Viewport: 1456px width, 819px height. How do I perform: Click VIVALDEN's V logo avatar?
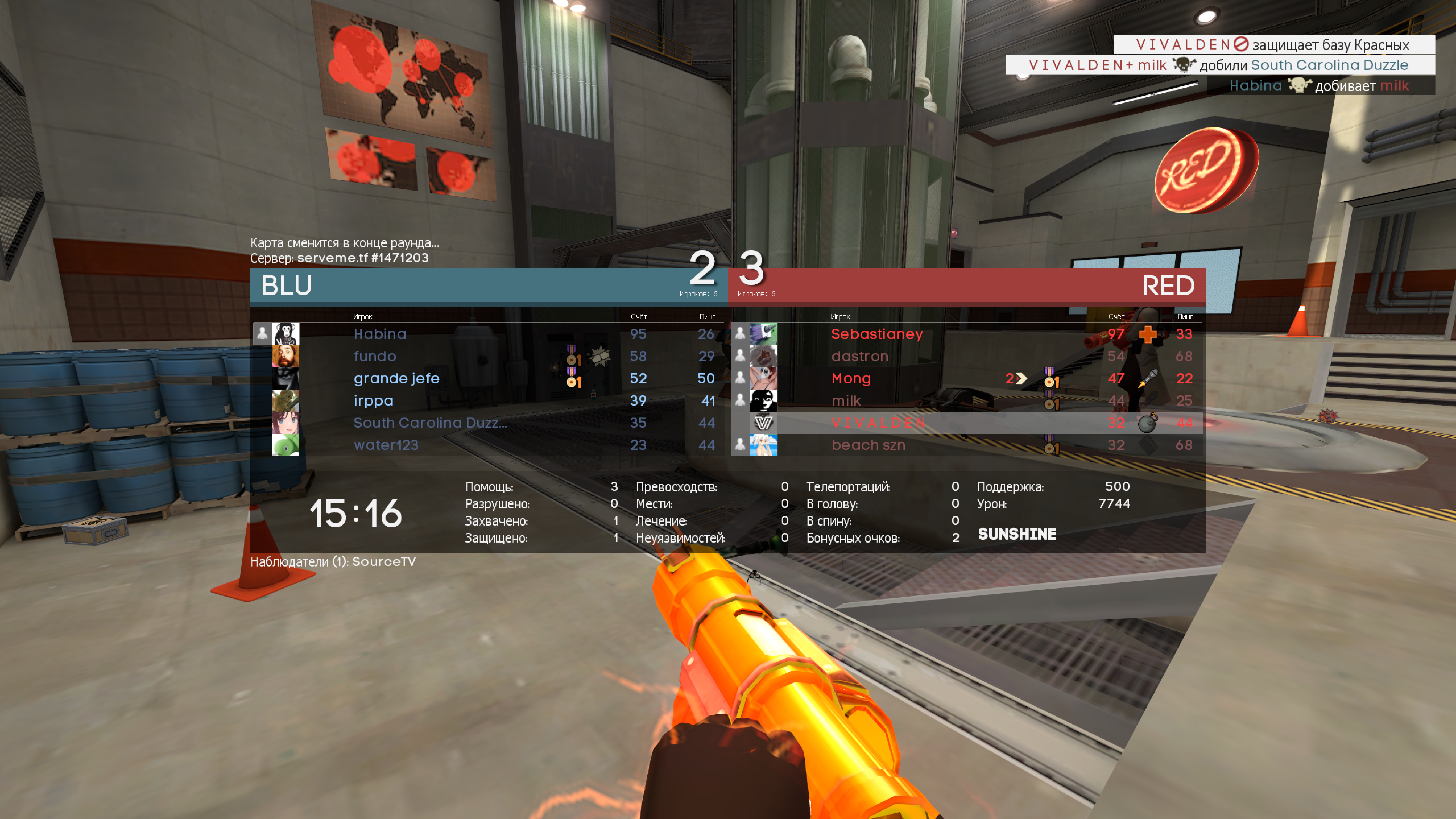763,423
